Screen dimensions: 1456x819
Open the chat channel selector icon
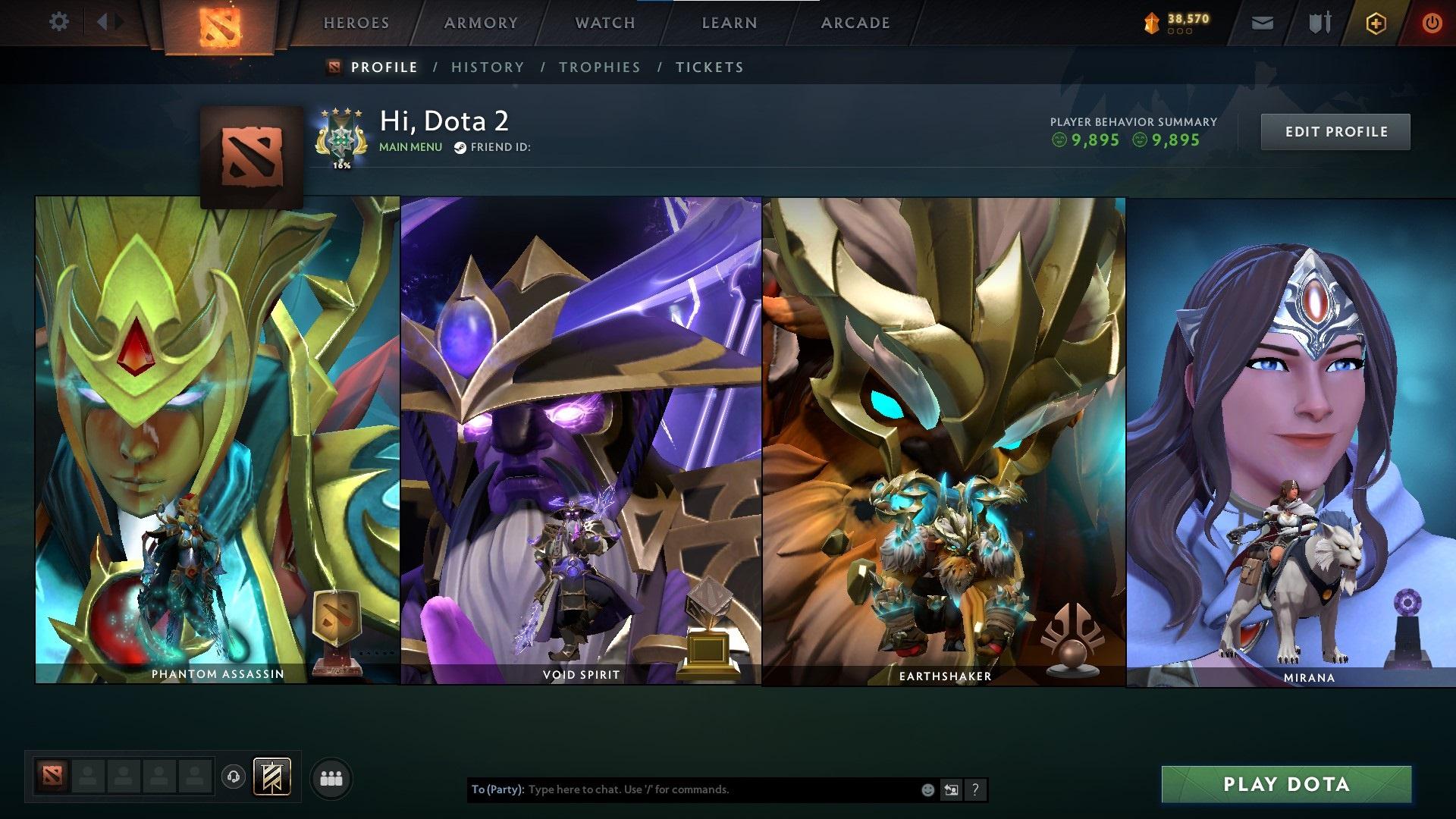[951, 789]
